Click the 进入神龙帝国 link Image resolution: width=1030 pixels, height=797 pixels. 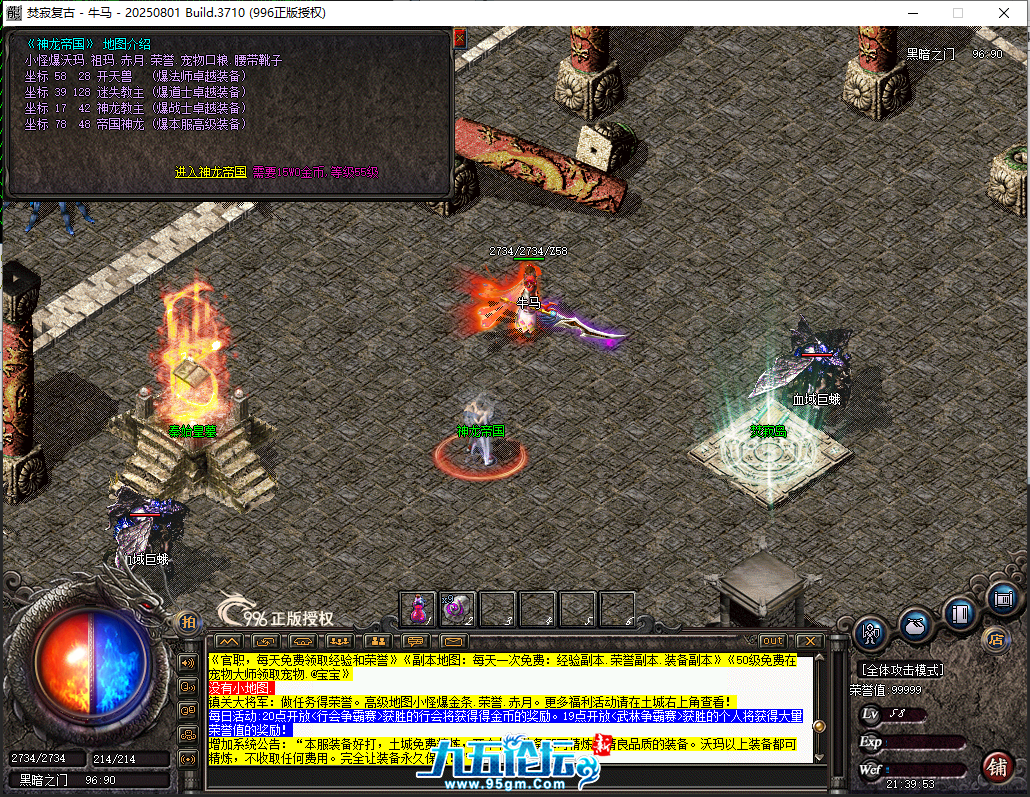coord(210,172)
